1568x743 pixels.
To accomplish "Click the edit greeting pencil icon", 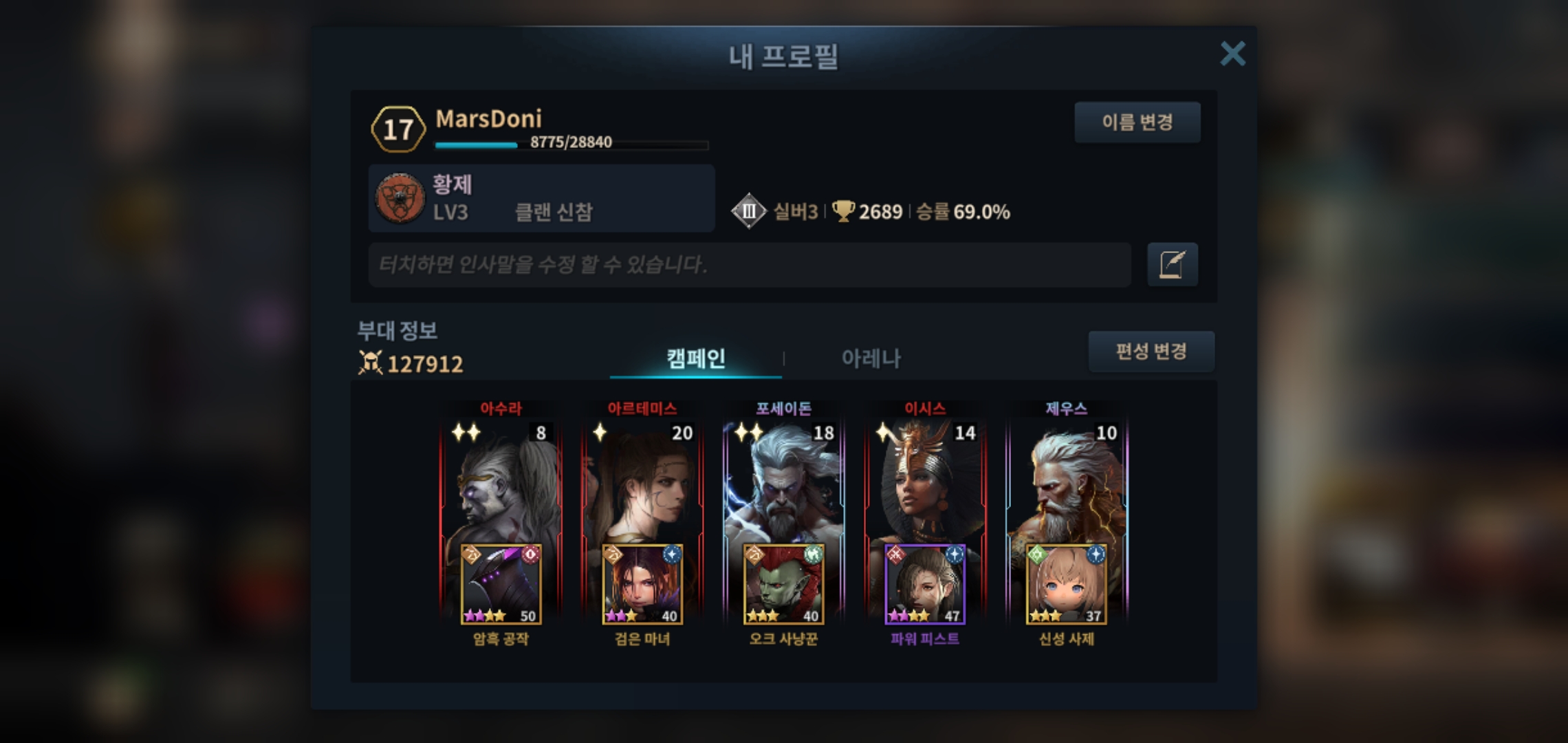I will [1172, 264].
